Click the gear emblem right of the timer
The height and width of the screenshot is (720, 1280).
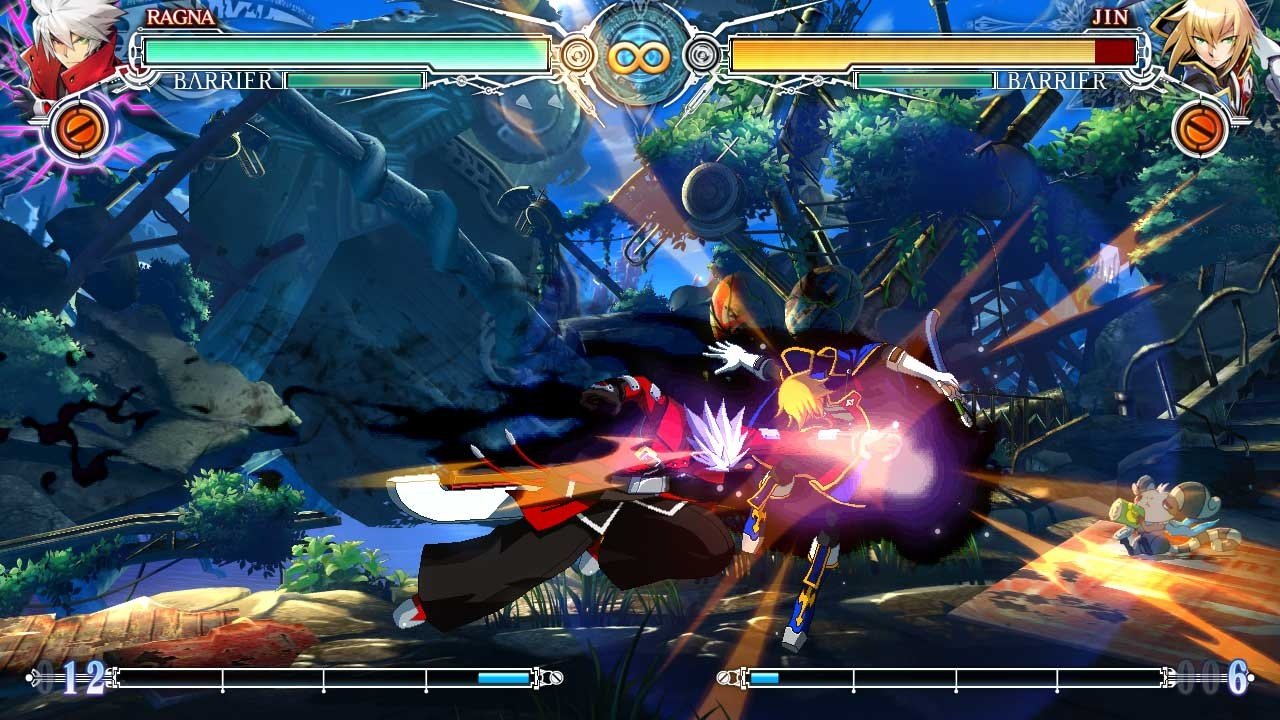tap(700, 55)
